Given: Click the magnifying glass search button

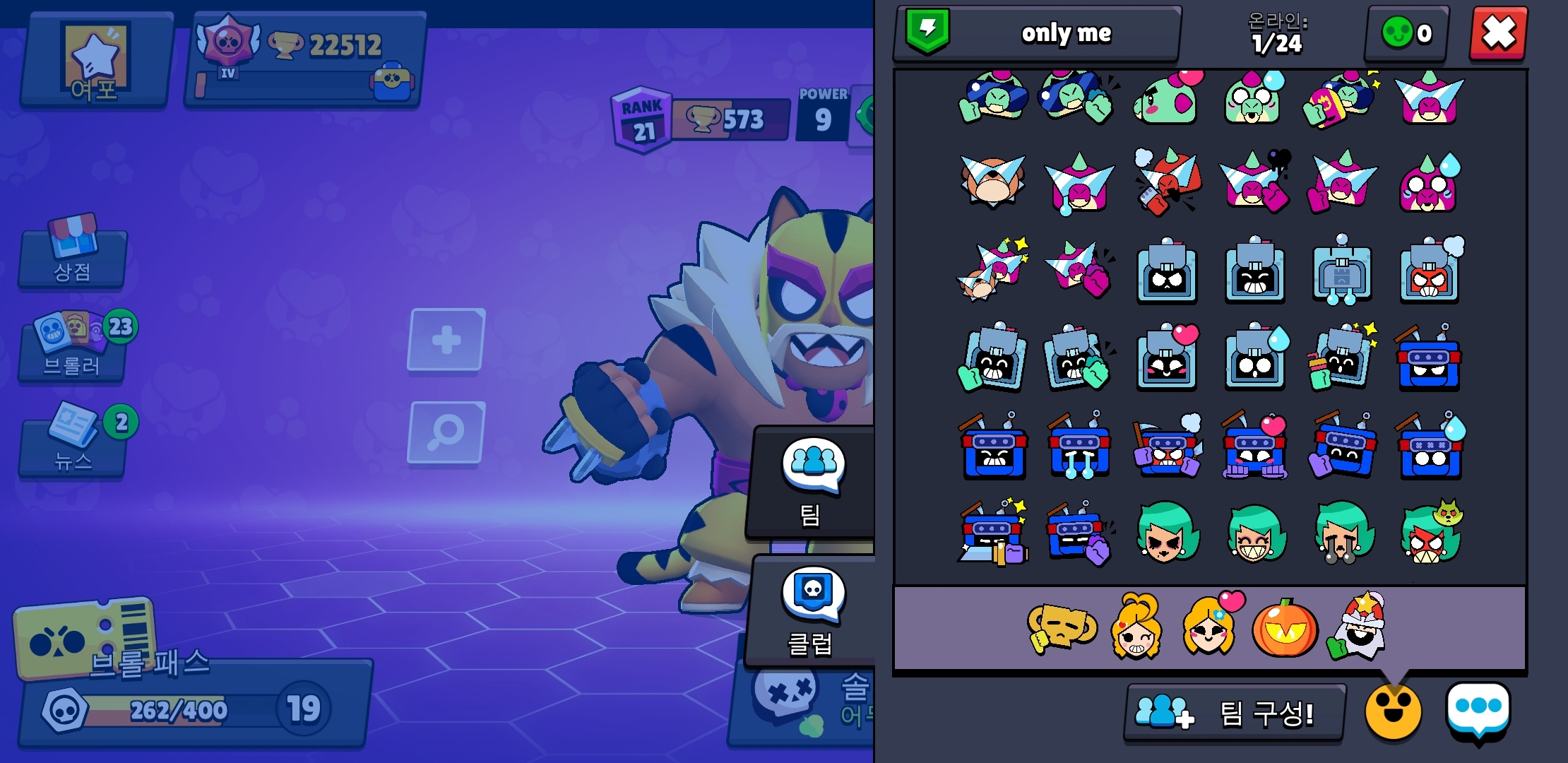Looking at the screenshot, I should coord(446,432).
